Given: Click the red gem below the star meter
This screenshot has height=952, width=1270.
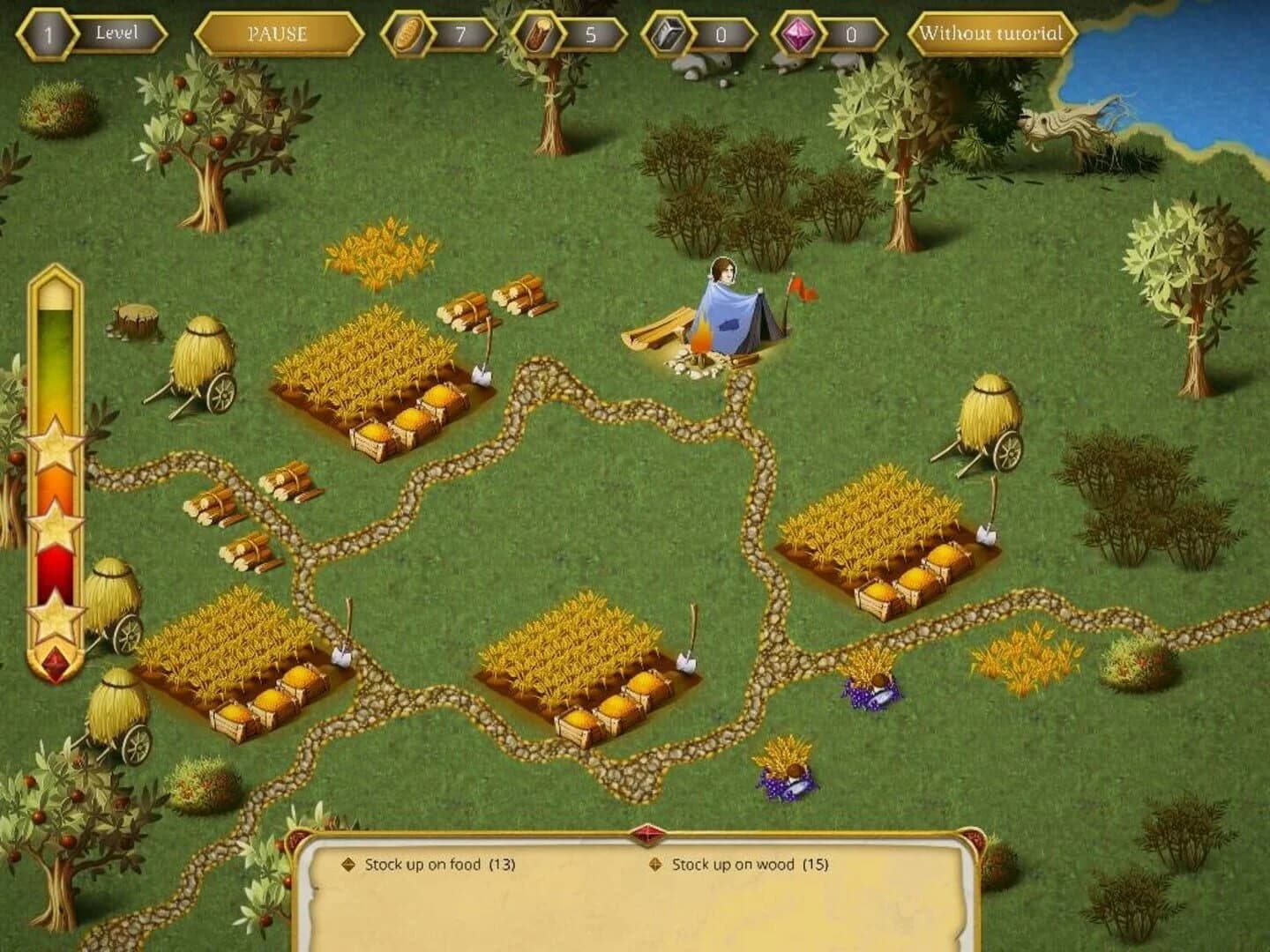Looking at the screenshot, I should 55,663.
